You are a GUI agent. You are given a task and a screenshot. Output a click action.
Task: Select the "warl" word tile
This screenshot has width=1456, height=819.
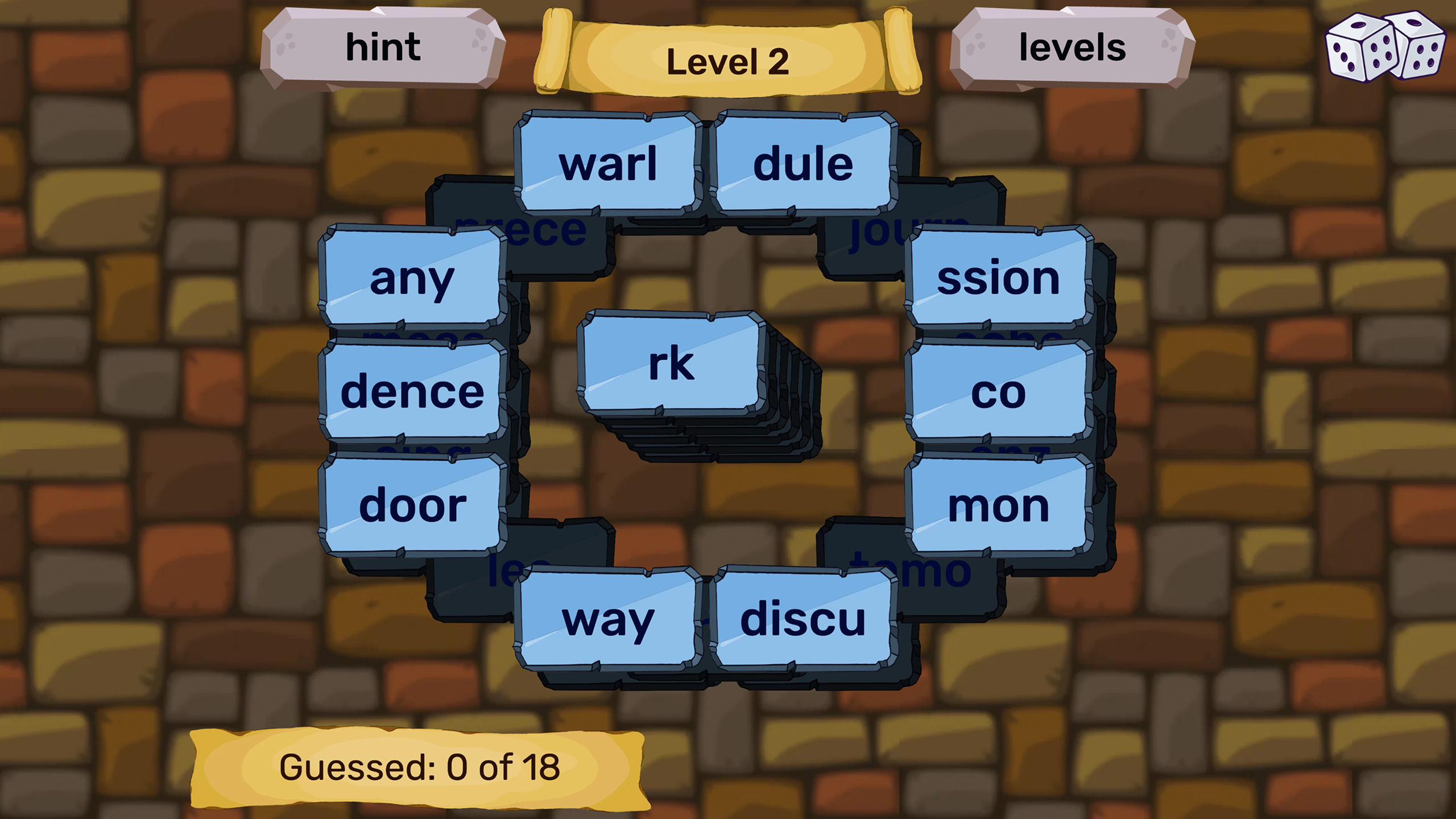(607, 166)
